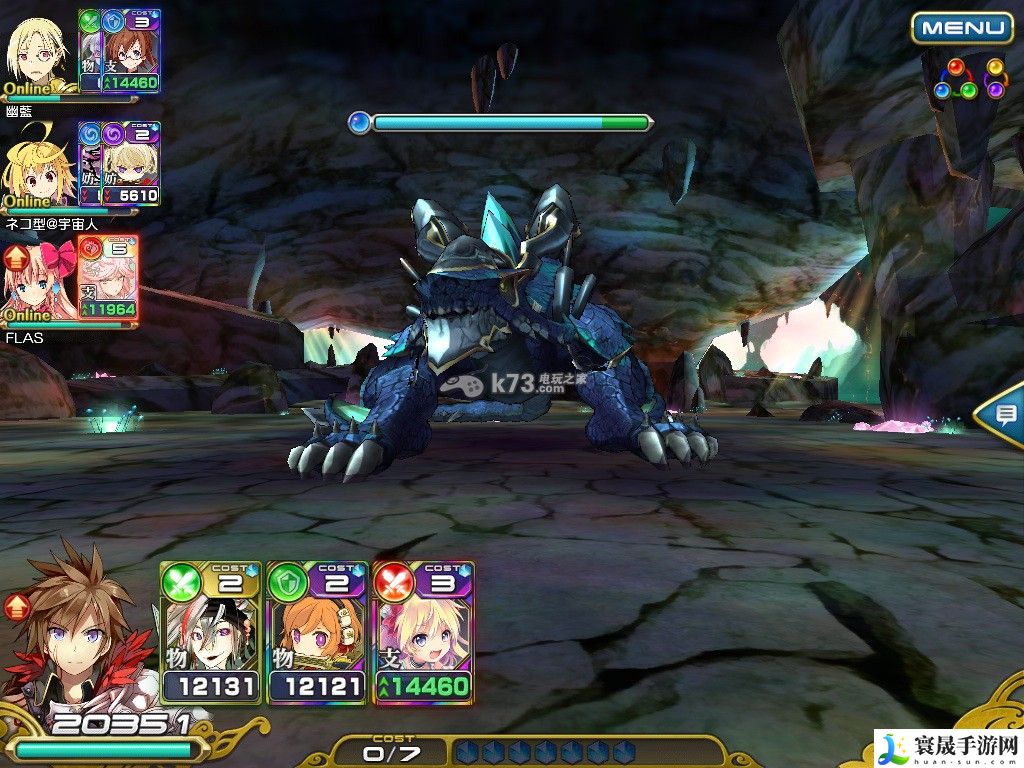Show the elemental affinity wheel
Image resolution: width=1024 pixels, height=768 pixels.
point(968,79)
